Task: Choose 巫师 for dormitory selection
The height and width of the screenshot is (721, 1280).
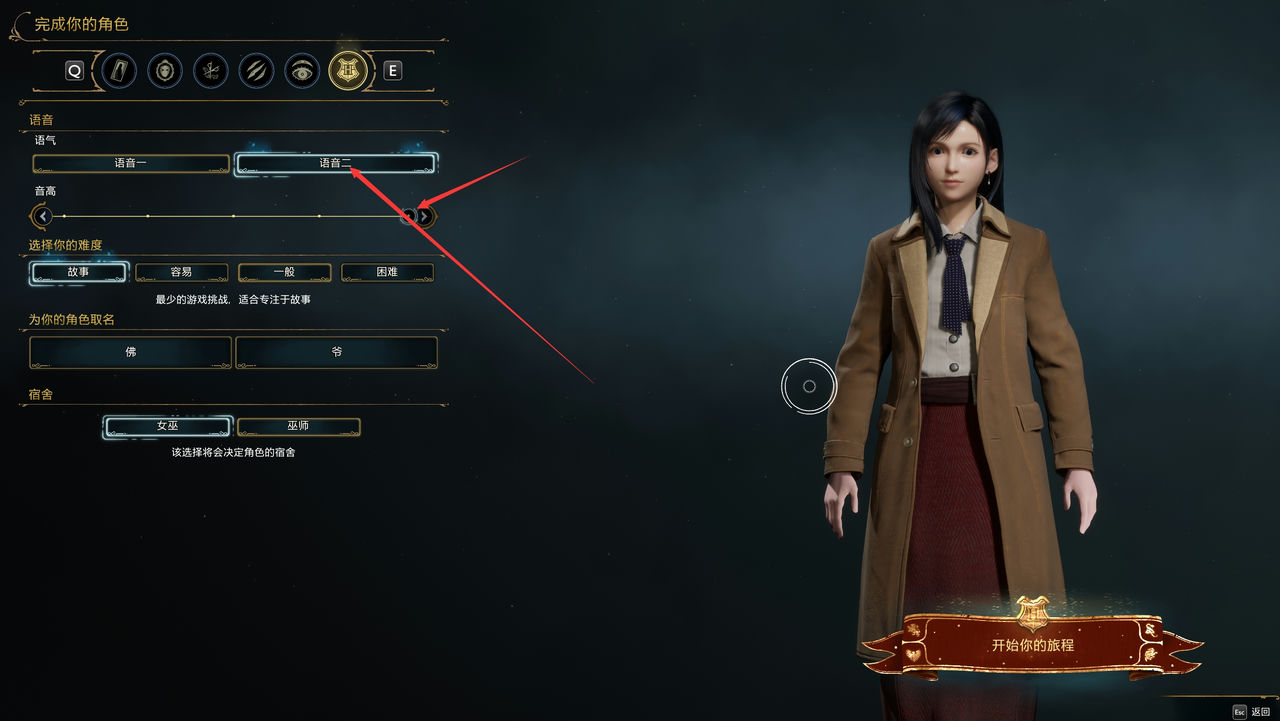Action: [x=298, y=426]
